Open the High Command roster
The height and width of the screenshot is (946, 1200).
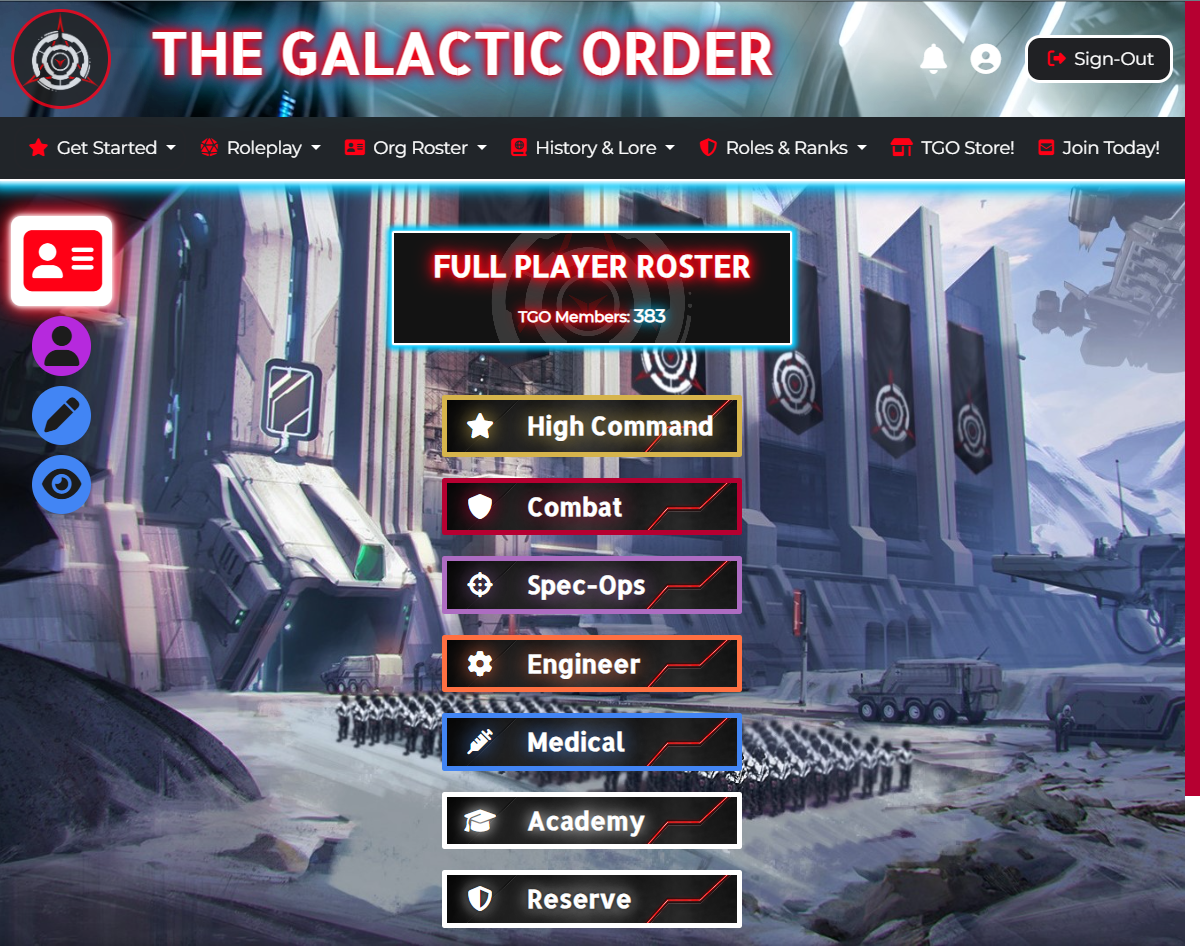point(591,427)
